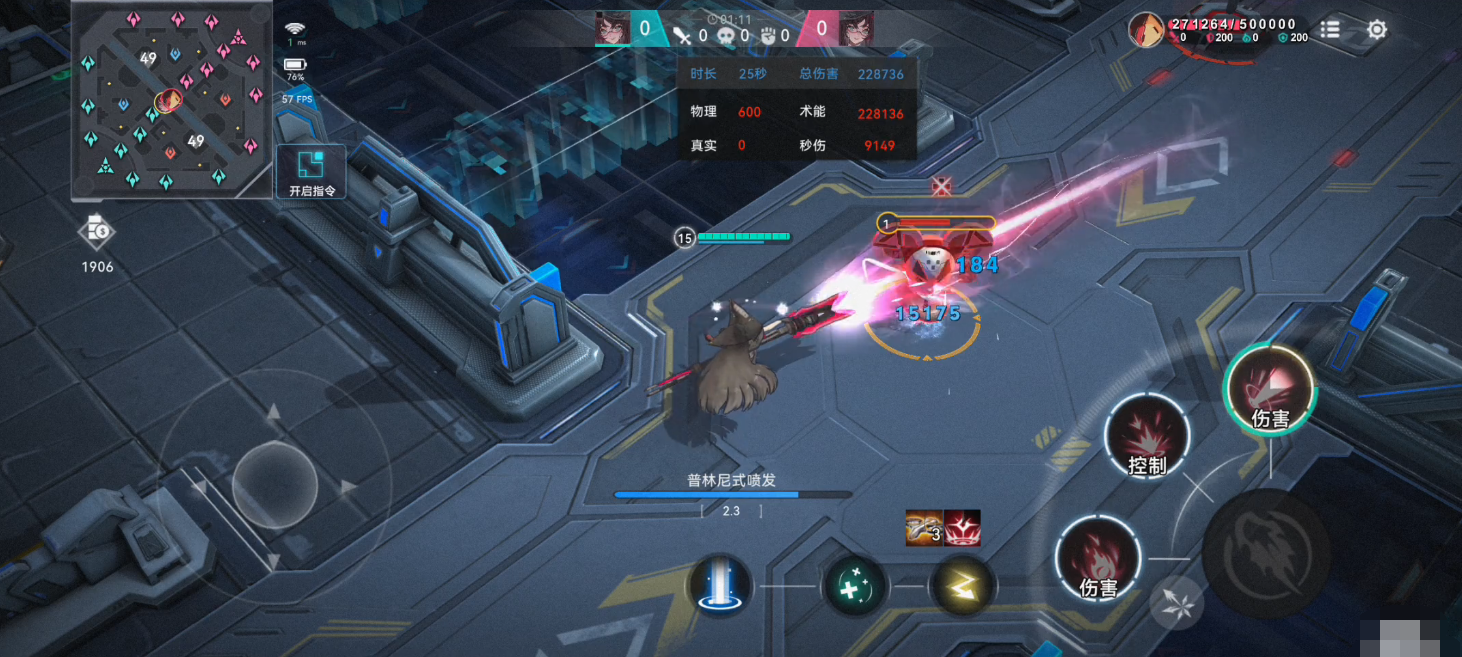Viewport: 1462px width, 657px height.
Task: Activate the 控制 control skill
Action: click(x=1147, y=436)
